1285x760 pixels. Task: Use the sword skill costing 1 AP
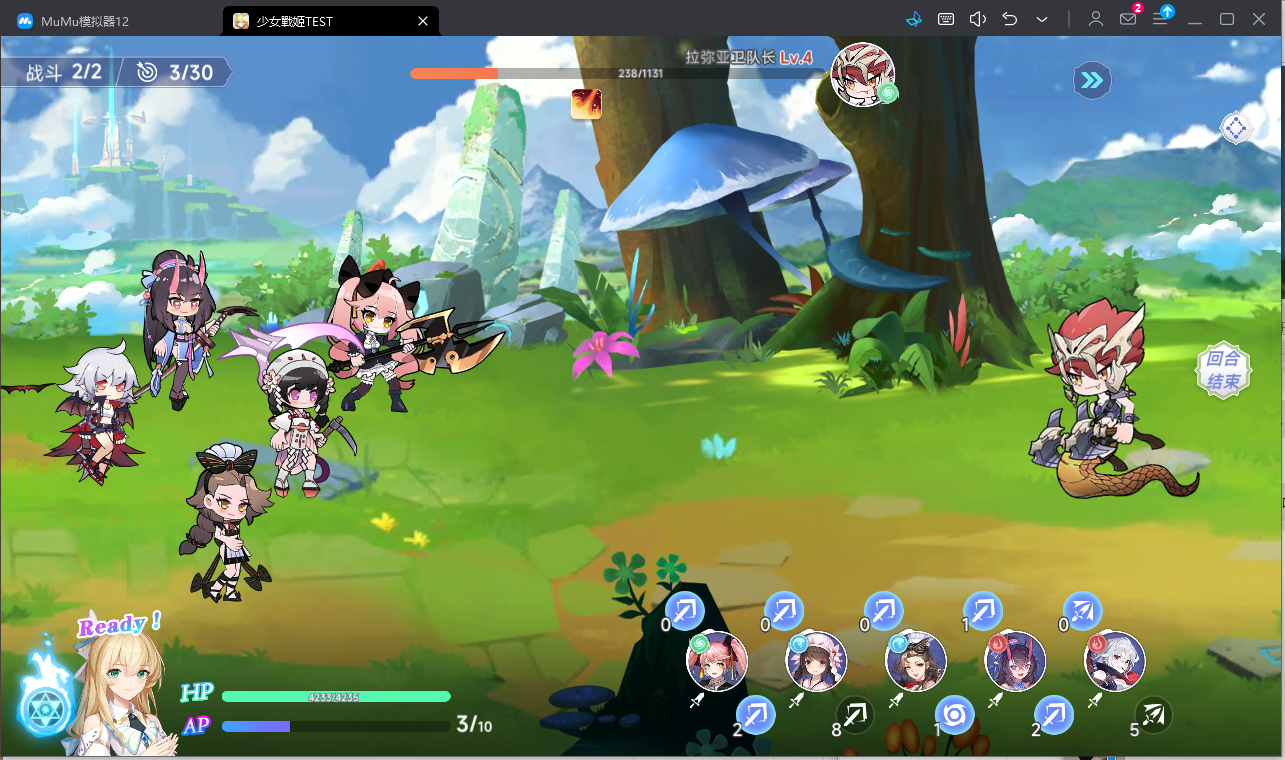[x=983, y=611]
